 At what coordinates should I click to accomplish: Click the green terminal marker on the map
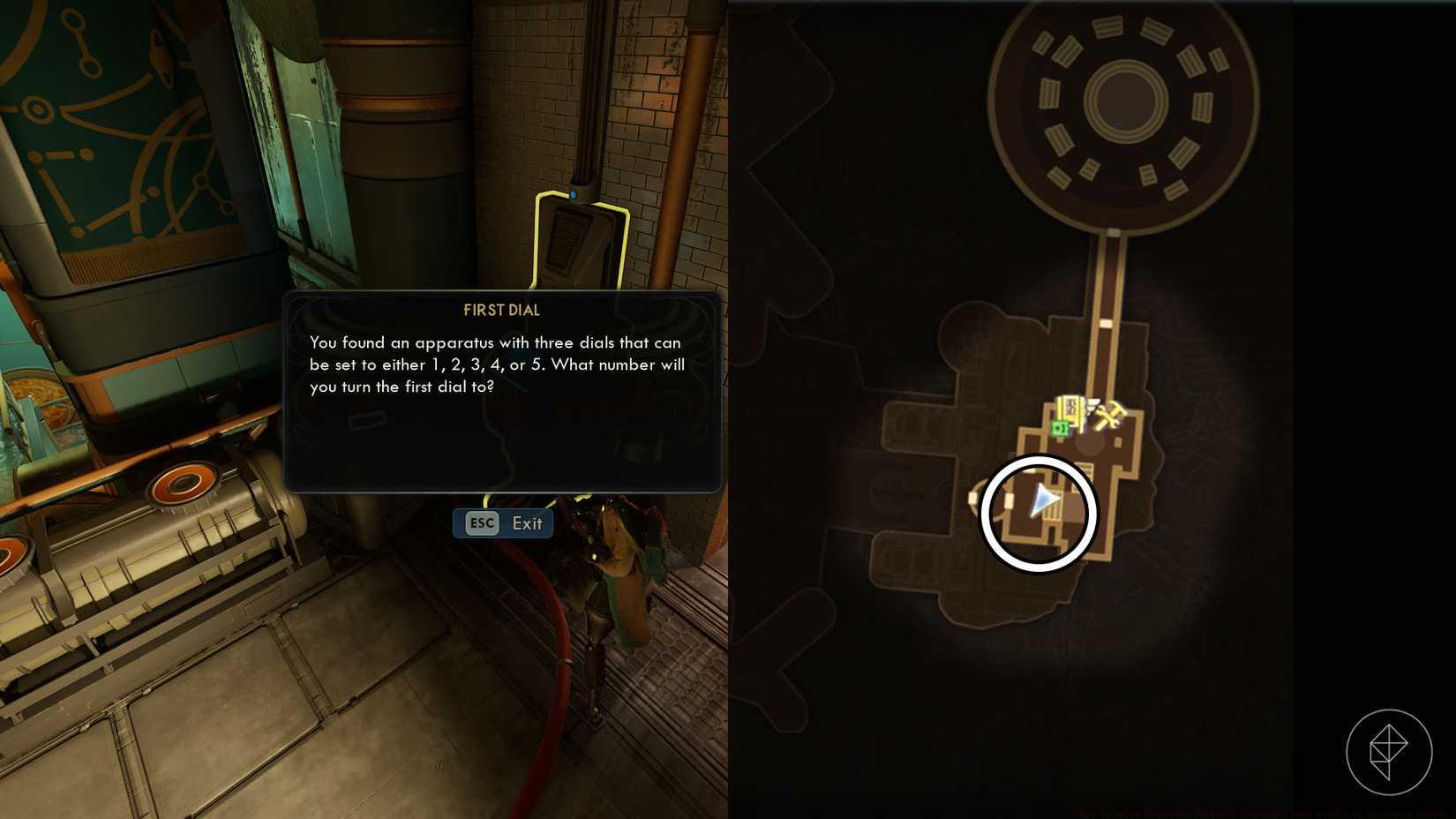1061,427
